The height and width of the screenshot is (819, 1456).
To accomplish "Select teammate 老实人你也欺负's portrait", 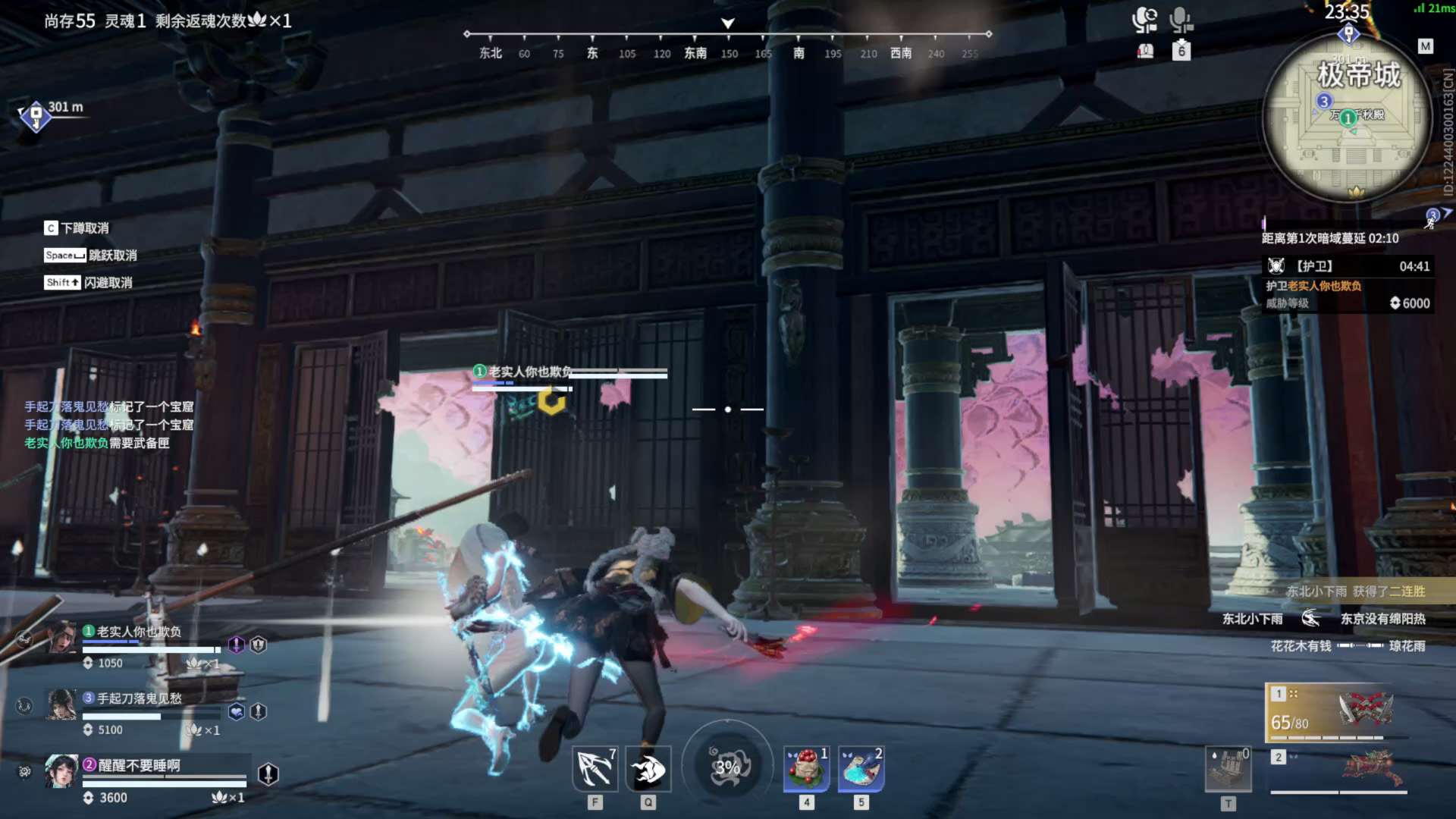I will [62, 638].
